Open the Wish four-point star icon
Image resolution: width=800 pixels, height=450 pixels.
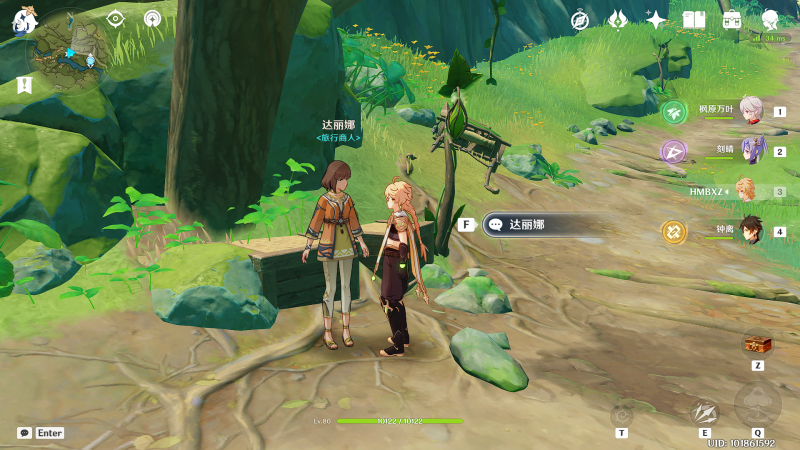click(x=656, y=20)
